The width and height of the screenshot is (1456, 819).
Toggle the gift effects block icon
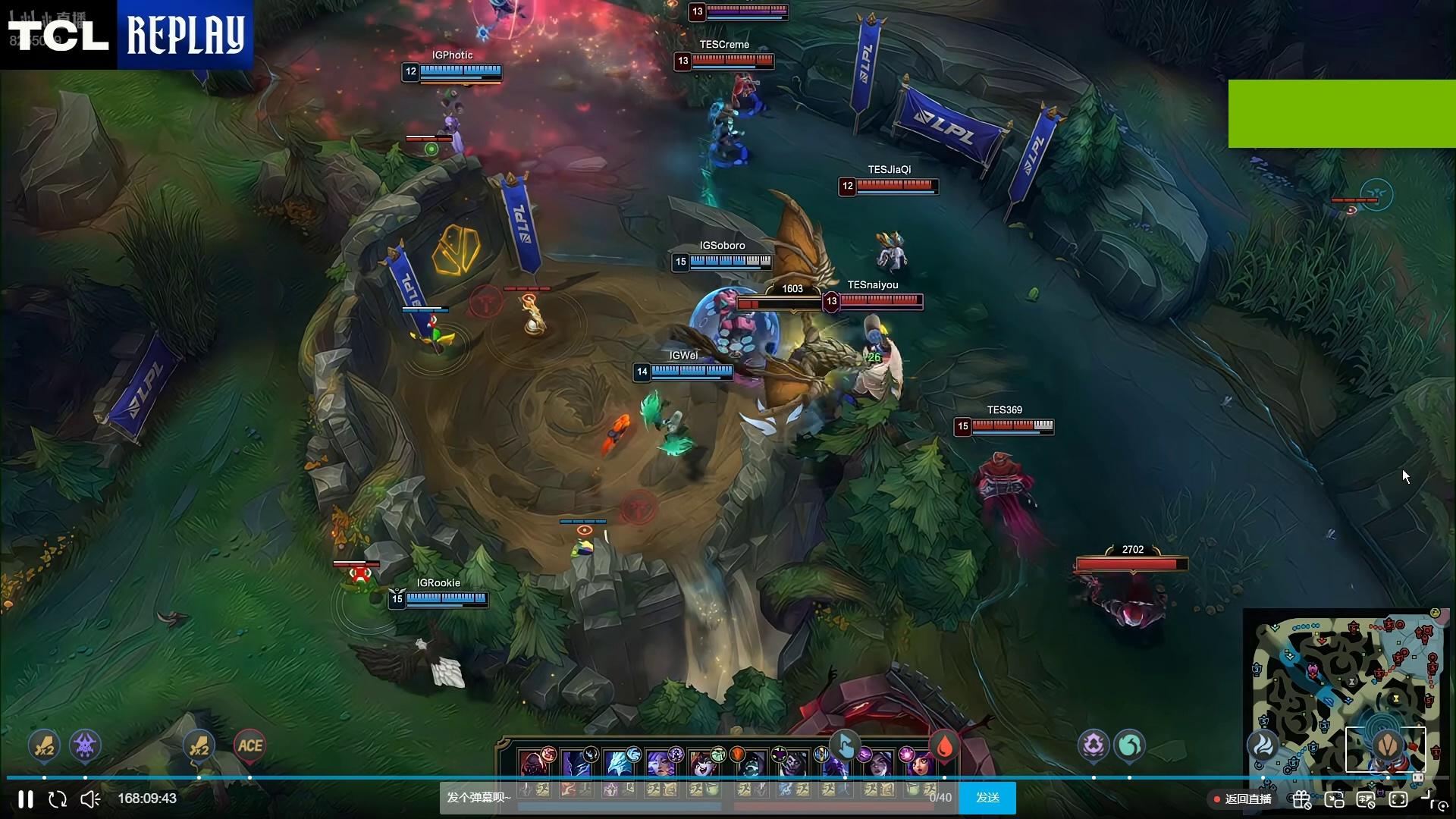pyautogui.click(x=1302, y=799)
